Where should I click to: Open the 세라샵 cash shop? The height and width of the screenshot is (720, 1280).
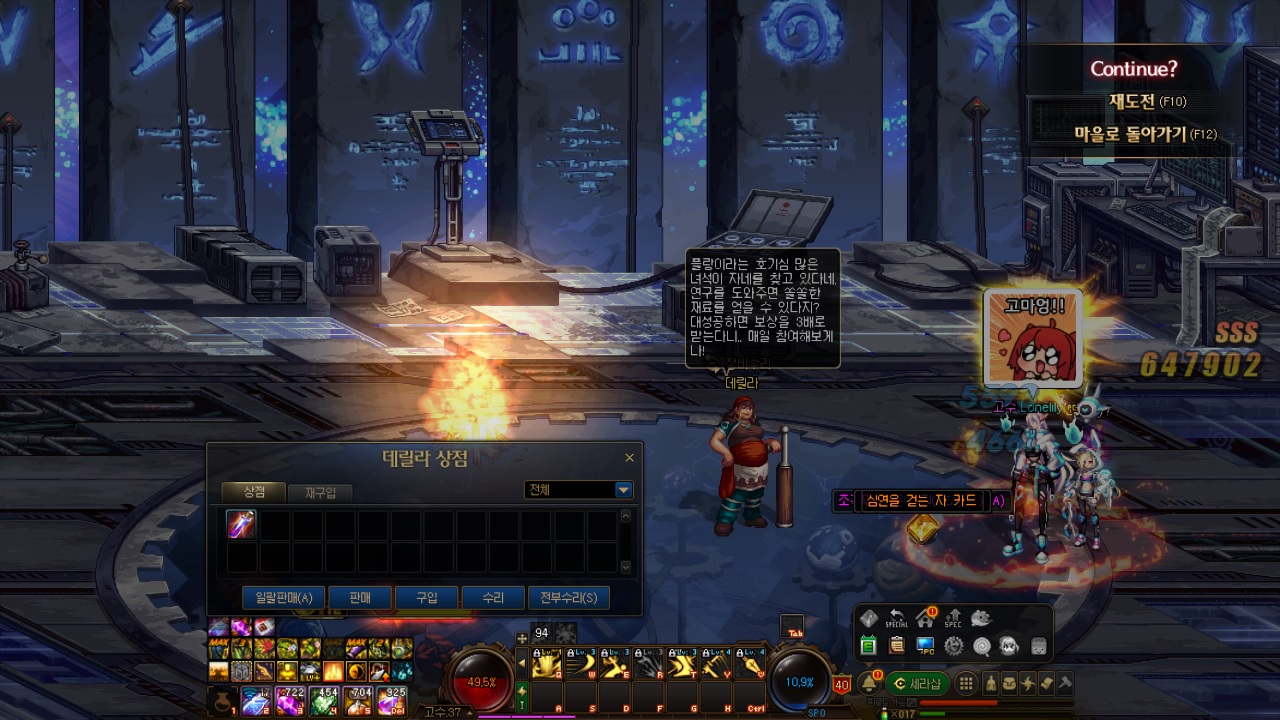(917, 684)
